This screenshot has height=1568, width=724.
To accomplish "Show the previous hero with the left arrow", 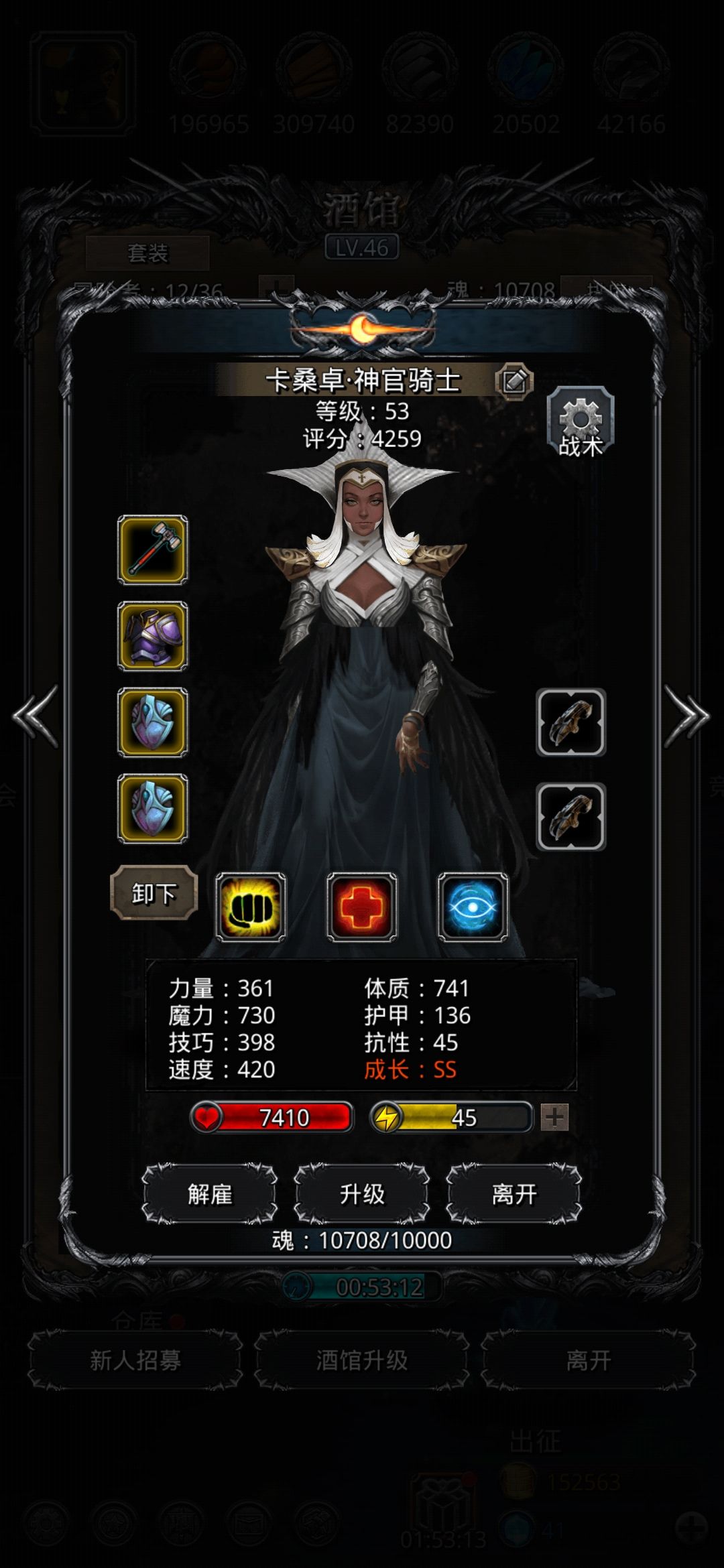I will 36,716.
